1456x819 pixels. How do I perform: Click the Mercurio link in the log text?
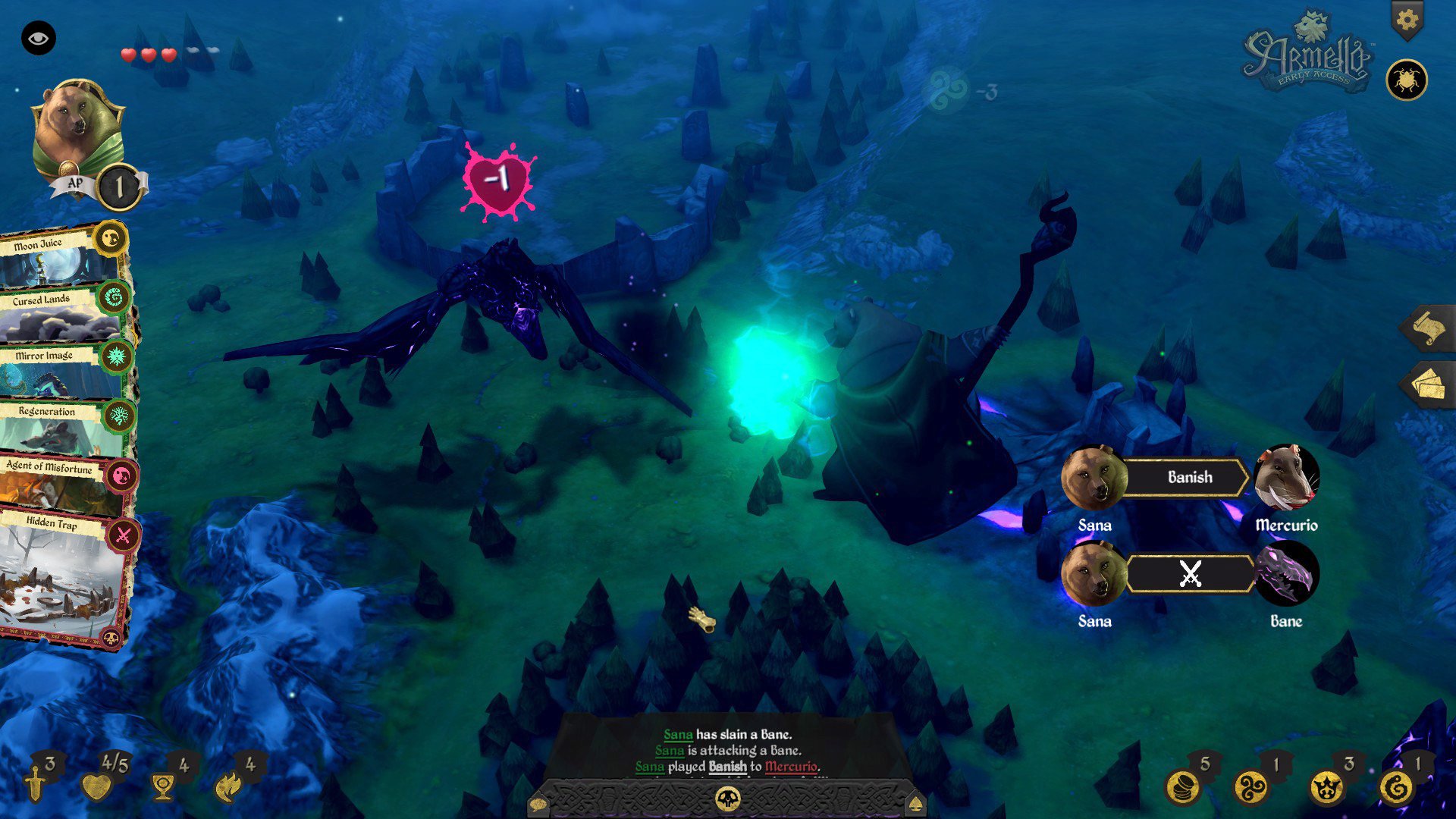[x=792, y=766]
